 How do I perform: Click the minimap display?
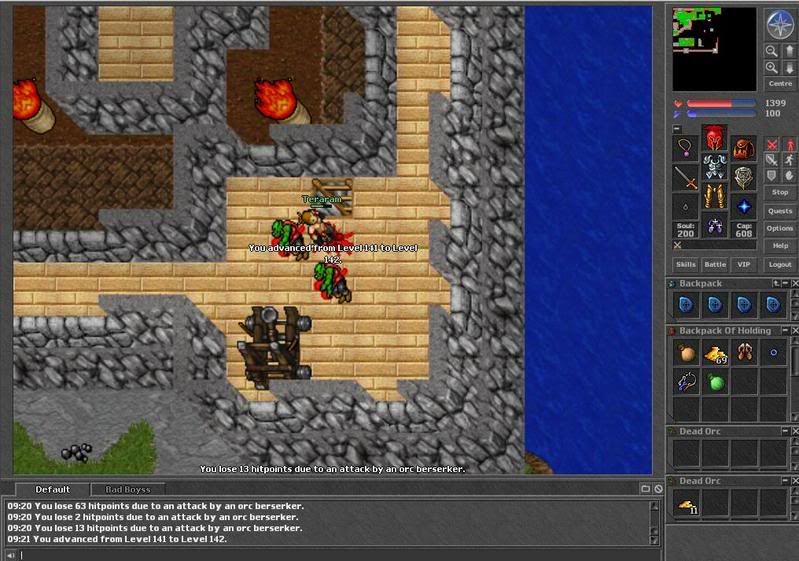[x=714, y=50]
